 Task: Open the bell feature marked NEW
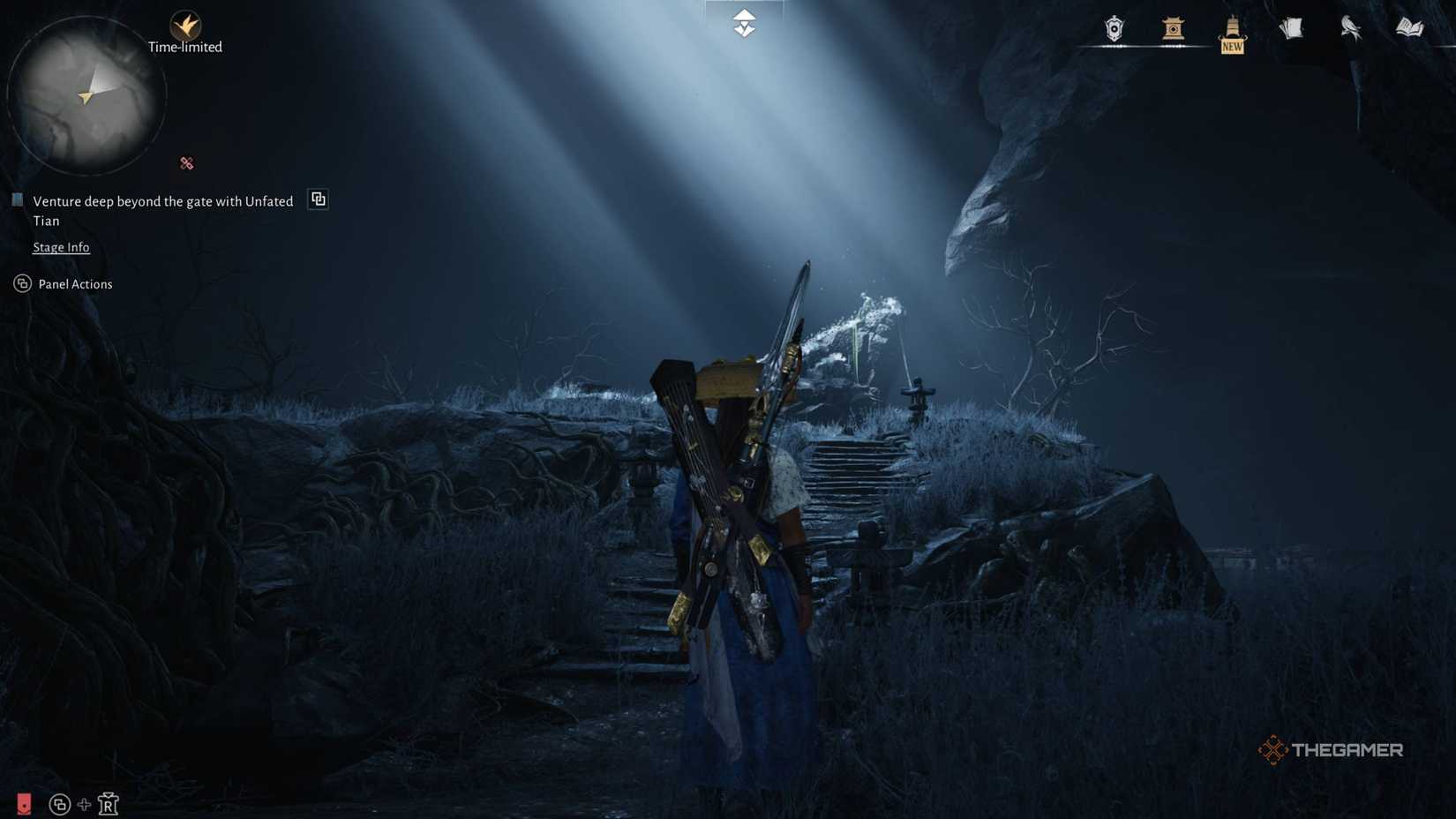(x=1232, y=28)
